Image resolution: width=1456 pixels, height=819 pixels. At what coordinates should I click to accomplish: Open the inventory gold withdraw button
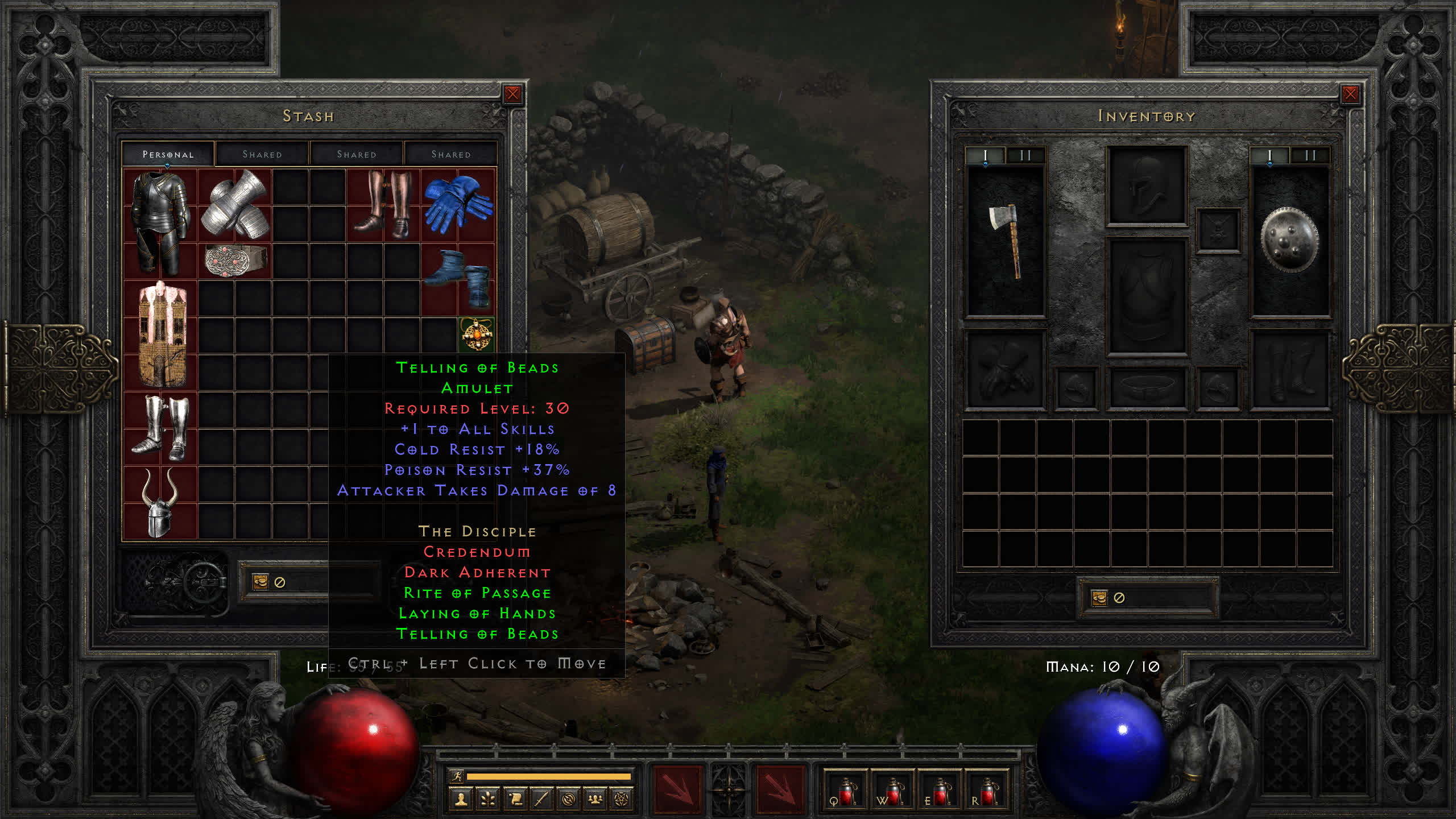(1099, 598)
